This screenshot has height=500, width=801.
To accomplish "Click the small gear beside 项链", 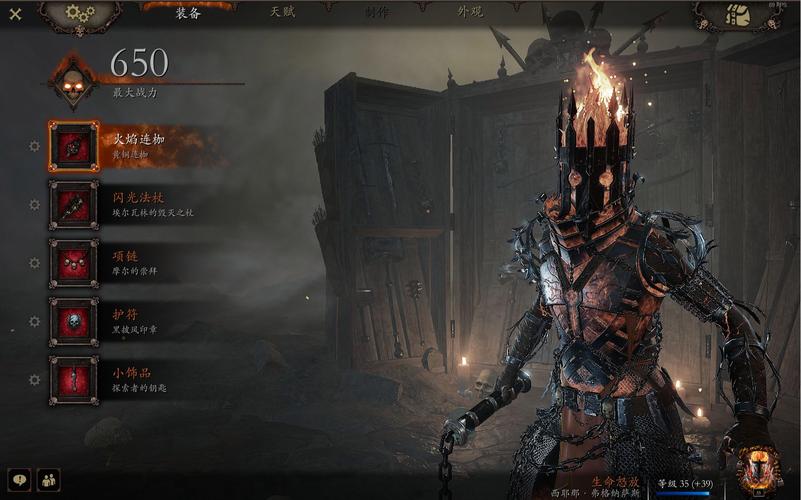I will pyautogui.click(x=35, y=263).
